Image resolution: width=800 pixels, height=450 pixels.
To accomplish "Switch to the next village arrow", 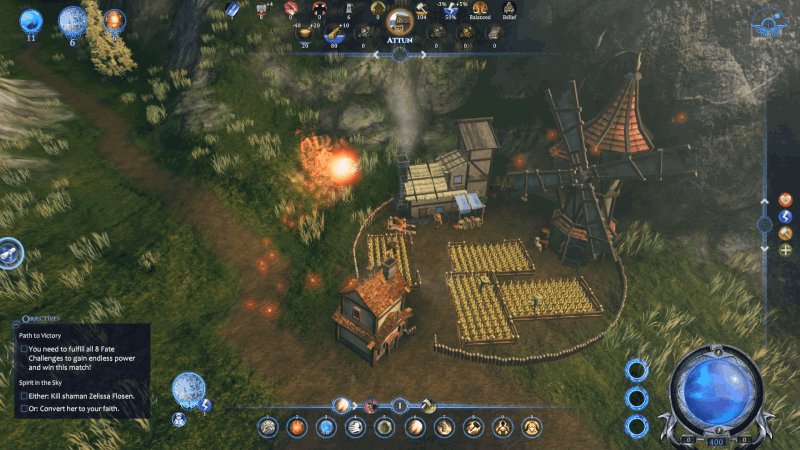I will [x=423, y=55].
